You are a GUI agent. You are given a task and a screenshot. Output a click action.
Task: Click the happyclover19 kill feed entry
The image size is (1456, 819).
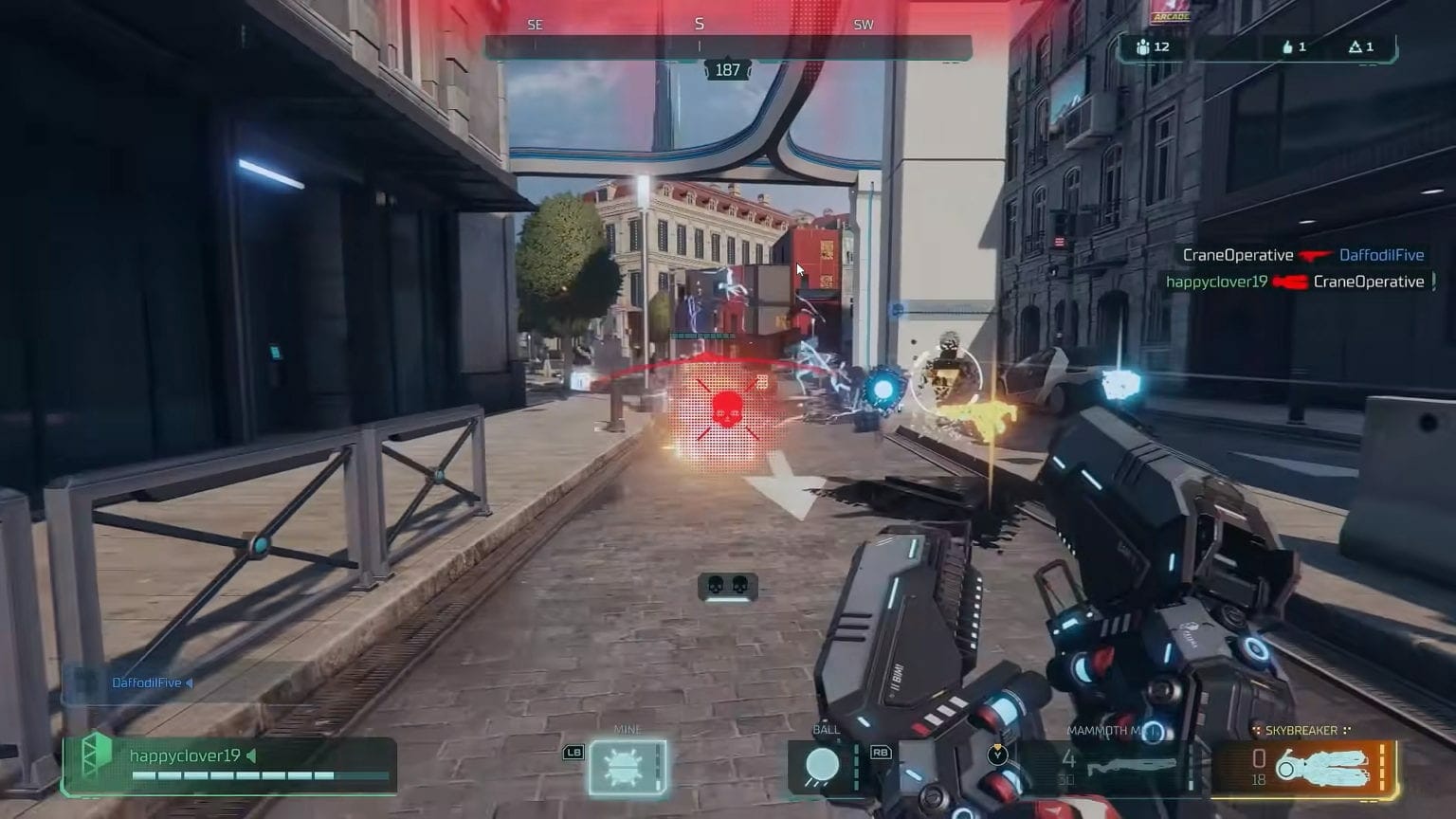(x=1295, y=282)
